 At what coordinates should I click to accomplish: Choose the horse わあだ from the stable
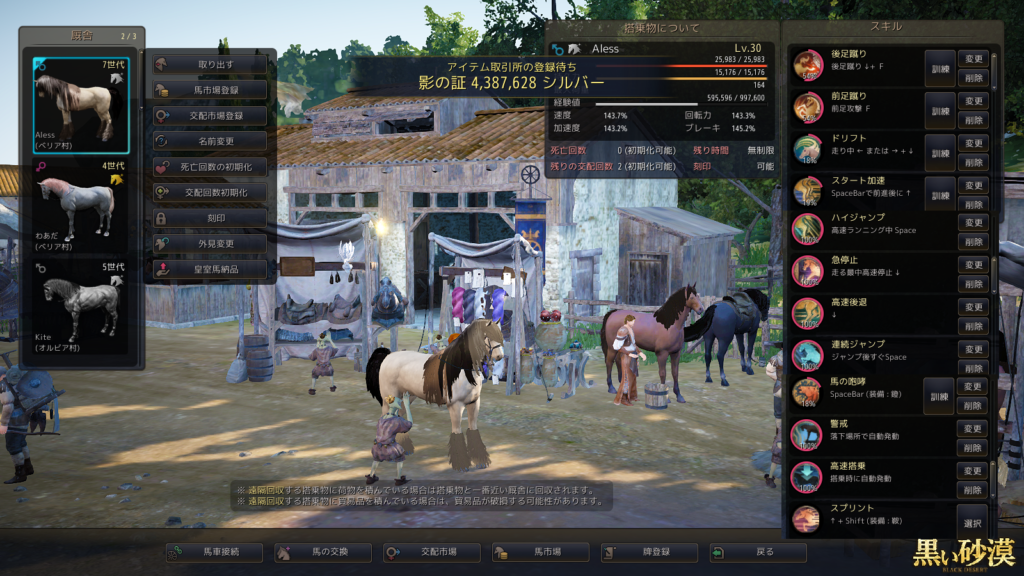[x=81, y=204]
